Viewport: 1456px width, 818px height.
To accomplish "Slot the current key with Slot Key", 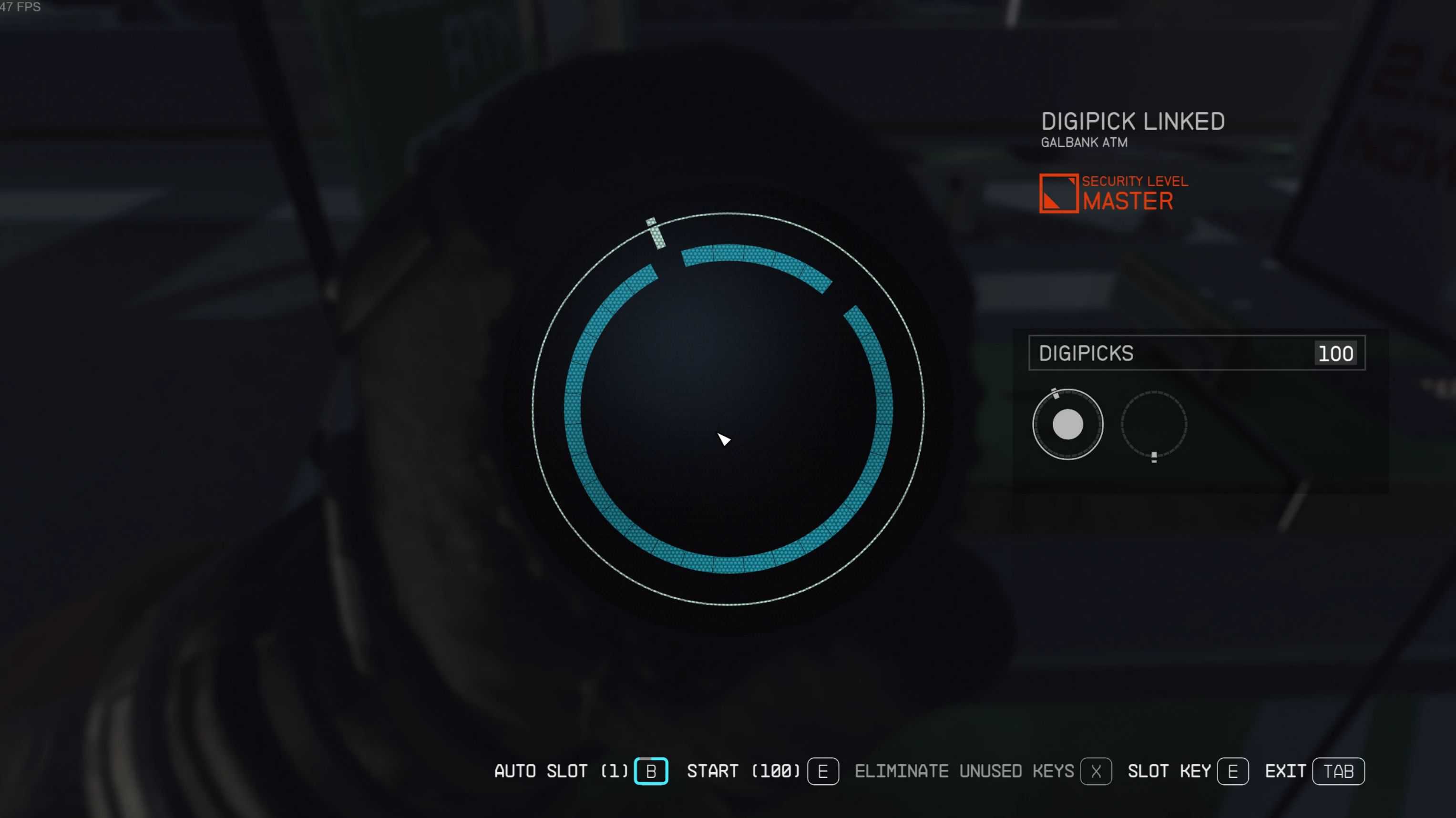I will tap(1232, 771).
